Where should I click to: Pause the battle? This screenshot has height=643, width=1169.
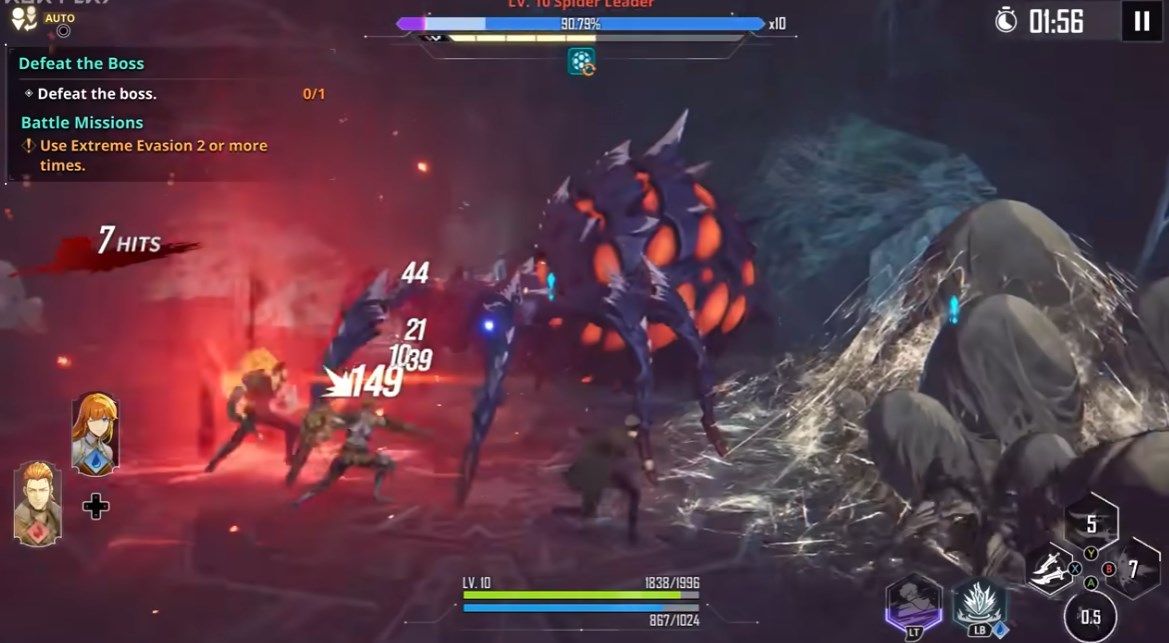pyautogui.click(x=1142, y=21)
